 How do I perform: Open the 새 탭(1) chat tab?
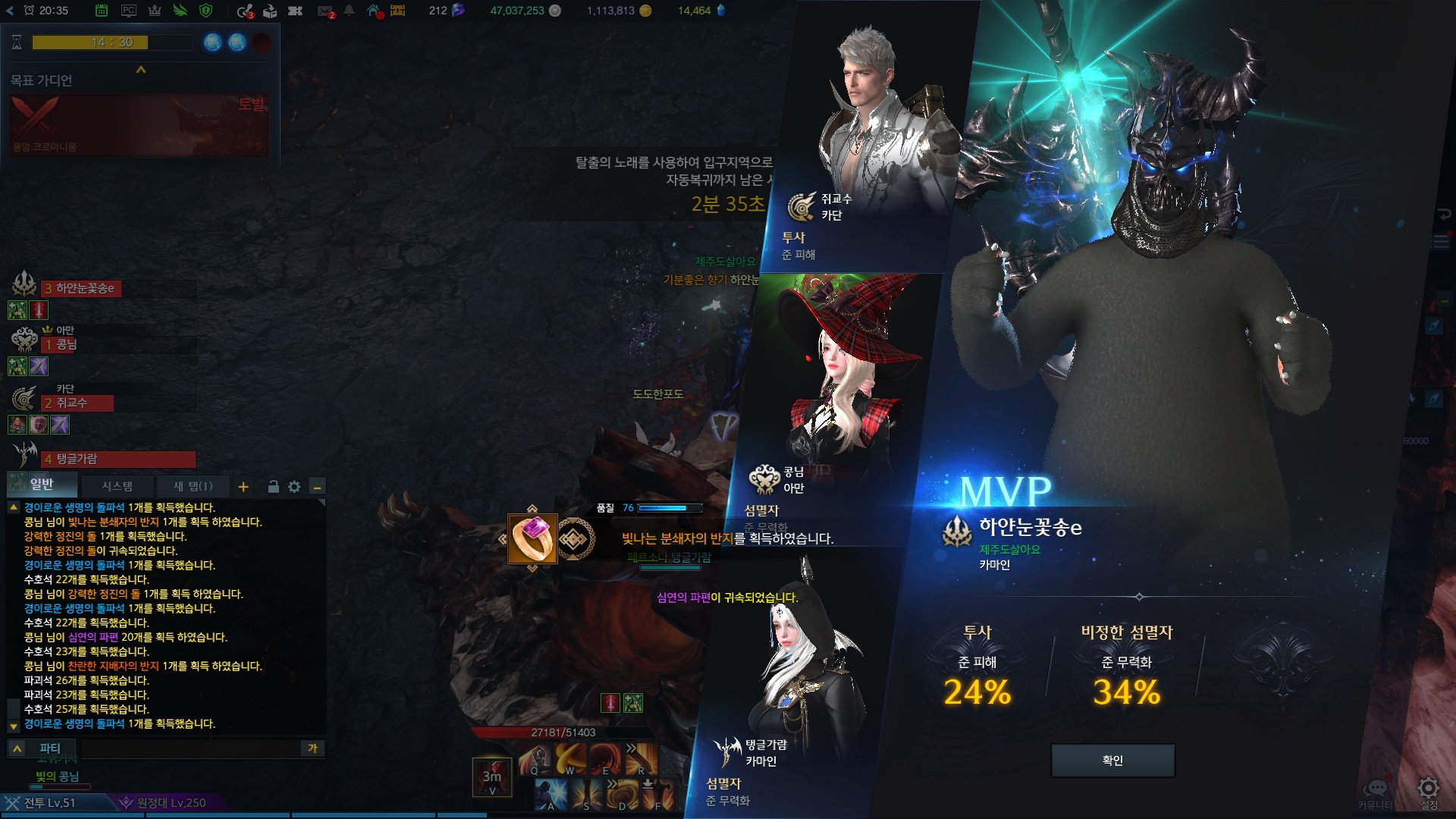pyautogui.click(x=193, y=486)
